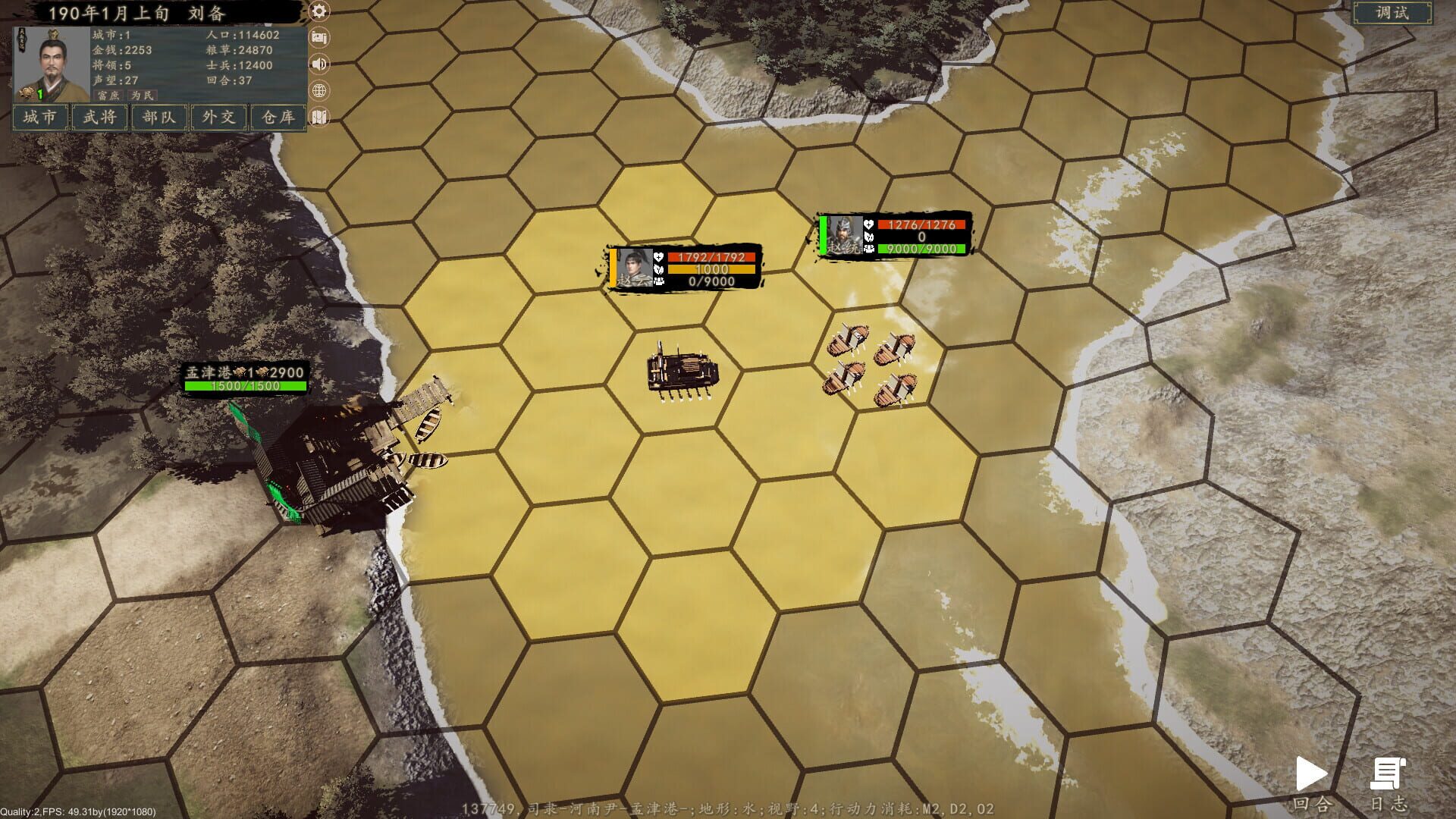Open the 调试 debug button

coord(1394,13)
